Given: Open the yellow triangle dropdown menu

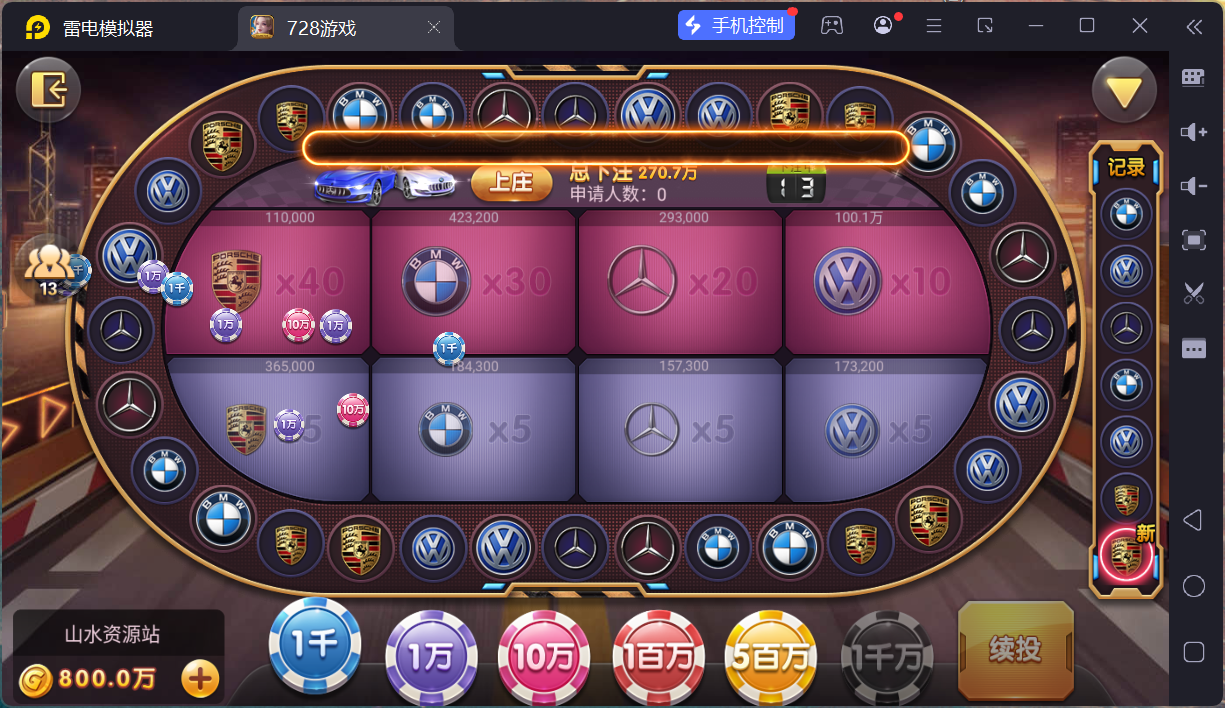Looking at the screenshot, I should pos(1123,91).
